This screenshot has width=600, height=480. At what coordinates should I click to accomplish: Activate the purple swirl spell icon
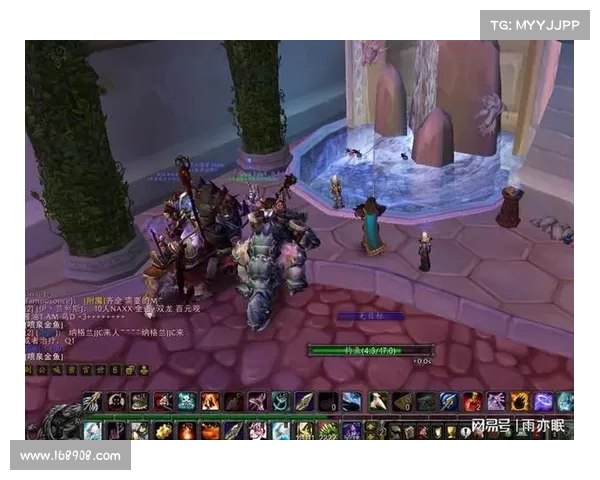(543, 401)
